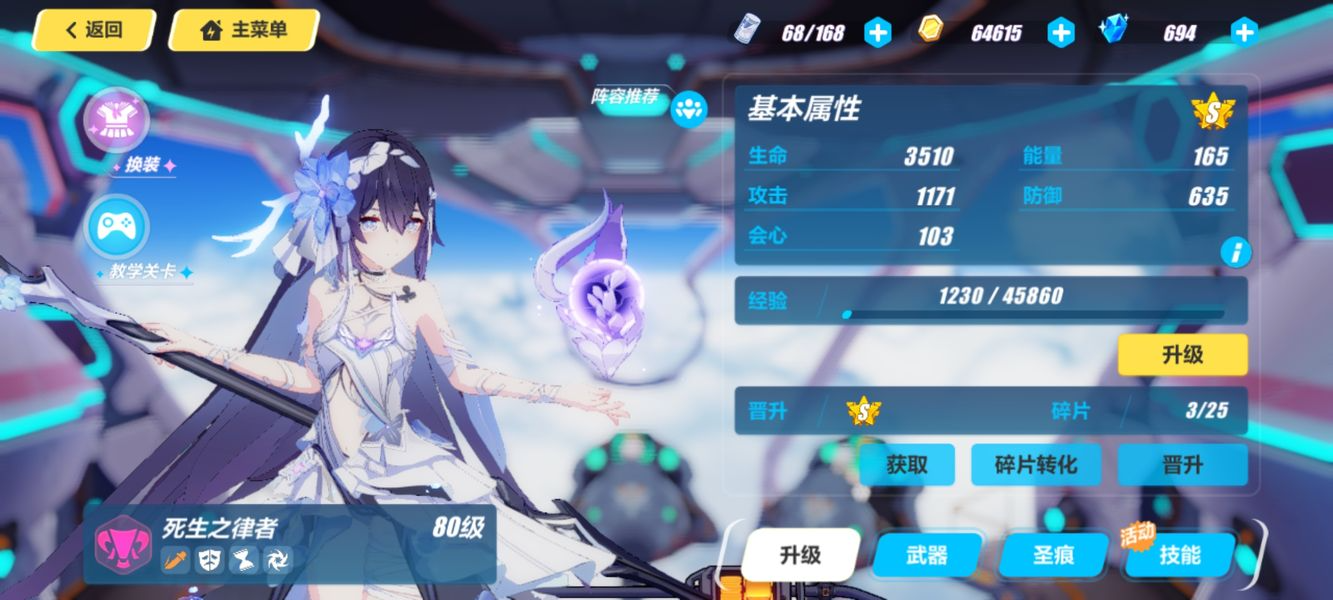Buy crystals with the plus button
The image size is (1333, 600).
point(1244,33)
